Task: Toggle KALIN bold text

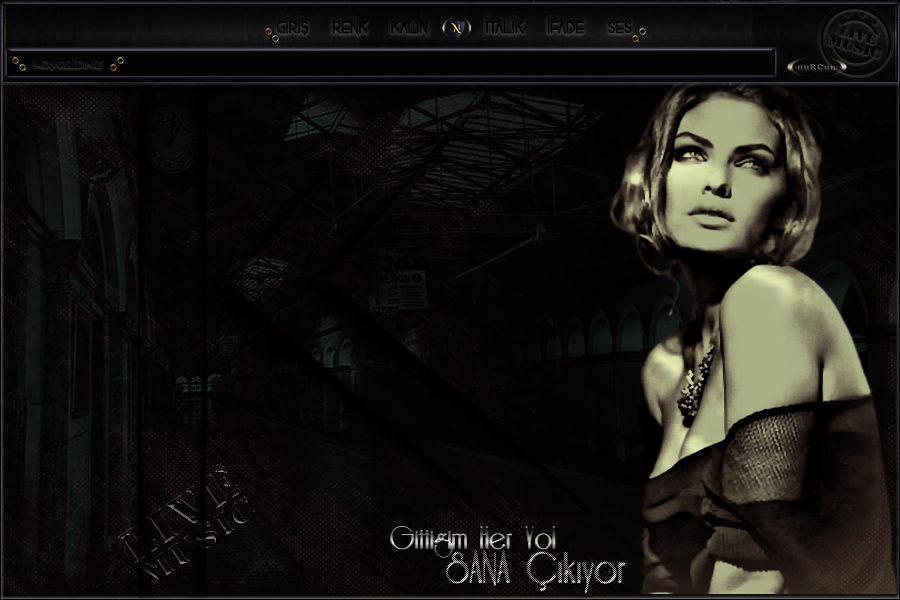Action: pyautogui.click(x=409, y=28)
